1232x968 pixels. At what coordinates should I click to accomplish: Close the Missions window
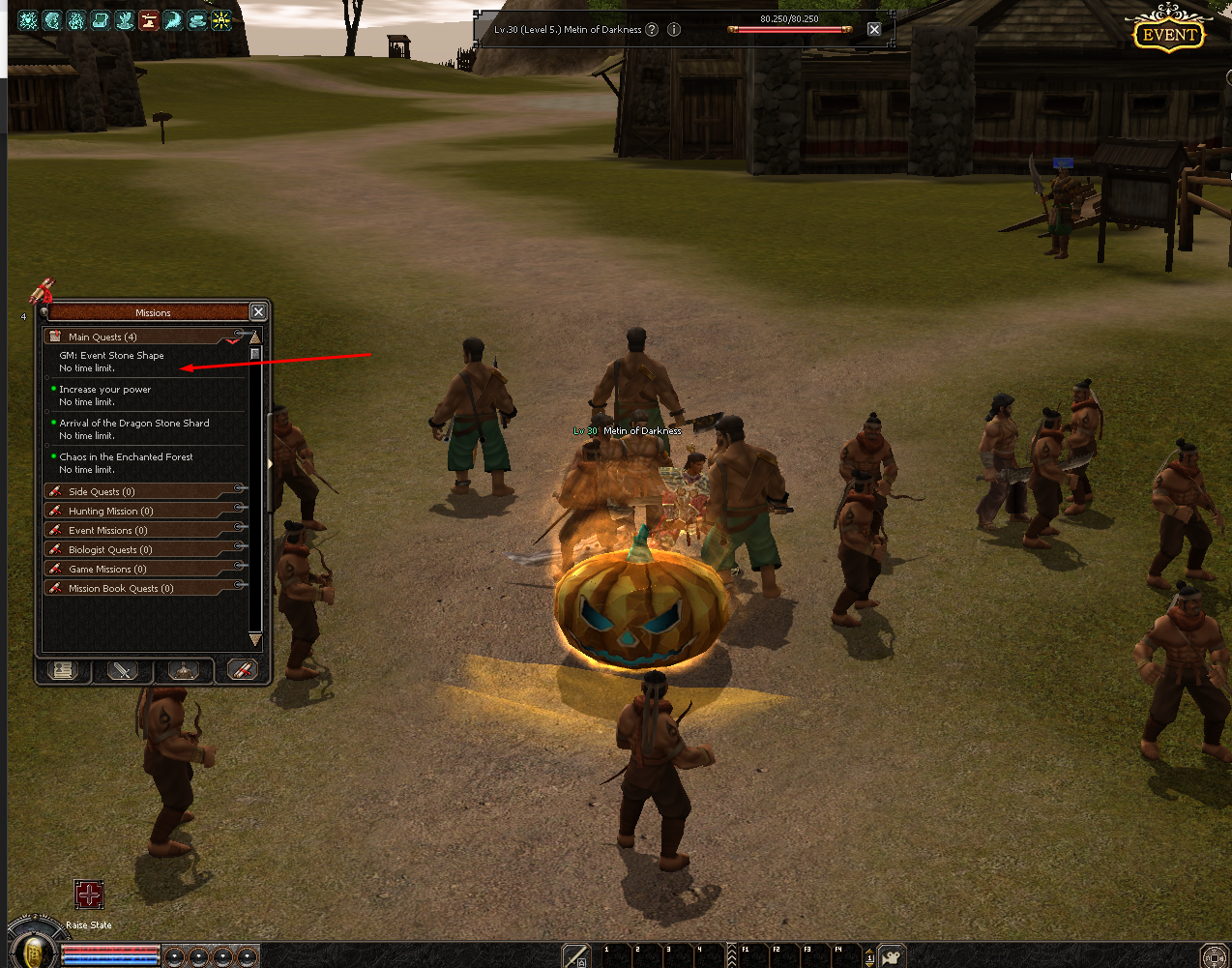258,311
